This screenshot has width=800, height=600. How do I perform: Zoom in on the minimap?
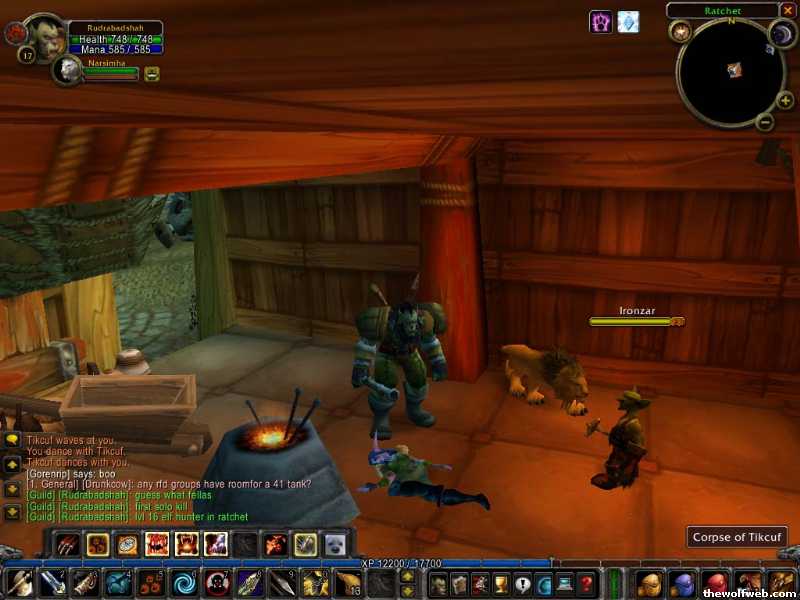(786, 100)
